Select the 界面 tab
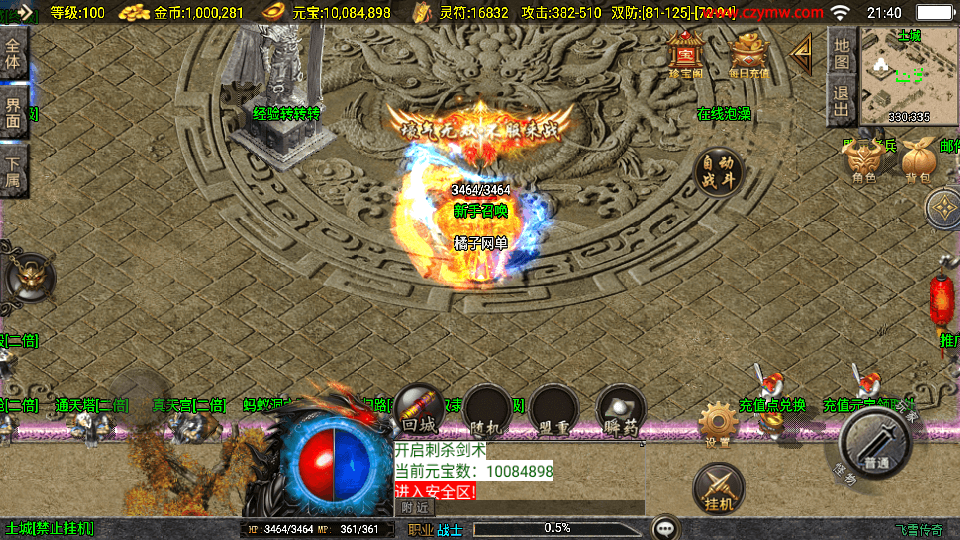The image size is (960, 540). click(13, 112)
